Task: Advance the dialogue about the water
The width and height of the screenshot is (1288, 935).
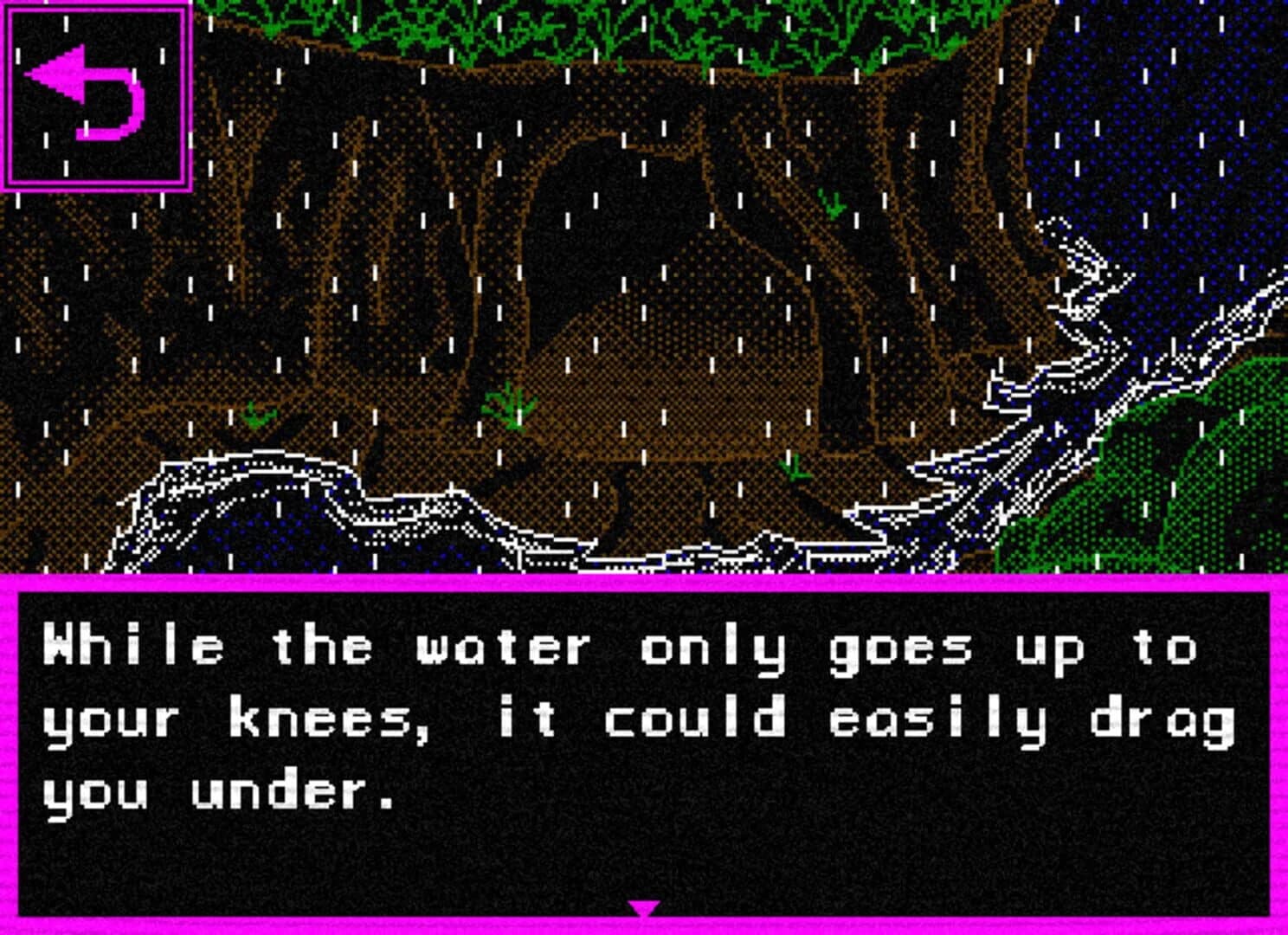Action: click(x=644, y=908)
